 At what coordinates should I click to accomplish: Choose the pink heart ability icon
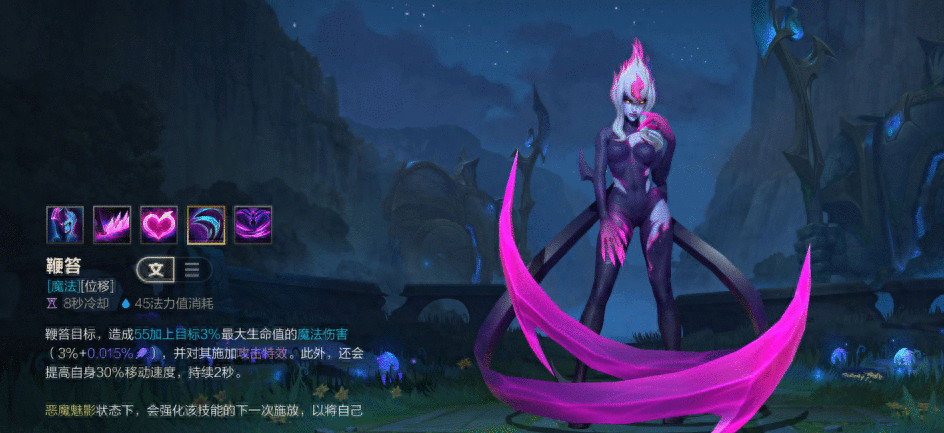[x=159, y=225]
